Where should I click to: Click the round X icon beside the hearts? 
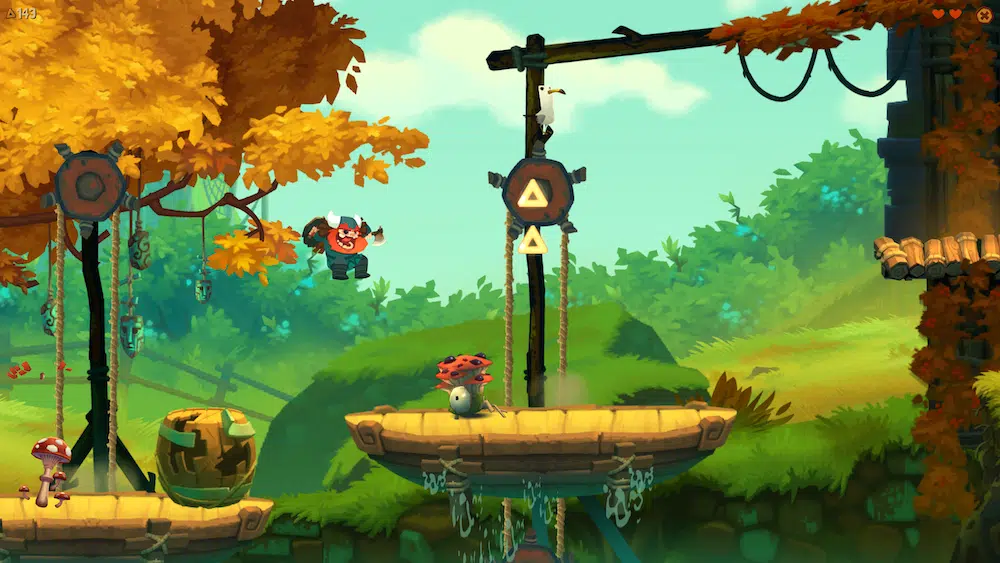[x=984, y=14]
